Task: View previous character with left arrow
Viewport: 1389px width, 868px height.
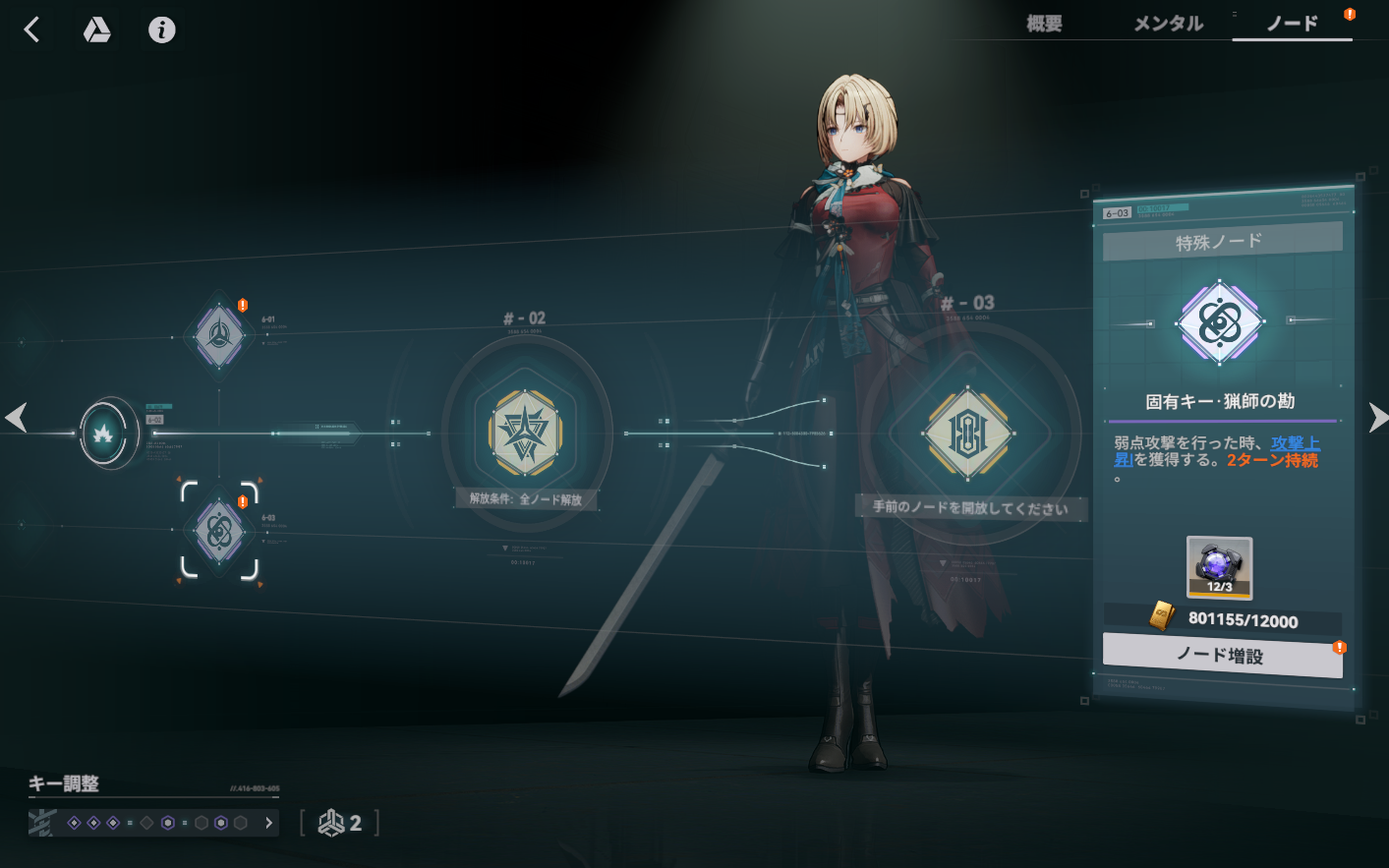Action: click(16, 418)
